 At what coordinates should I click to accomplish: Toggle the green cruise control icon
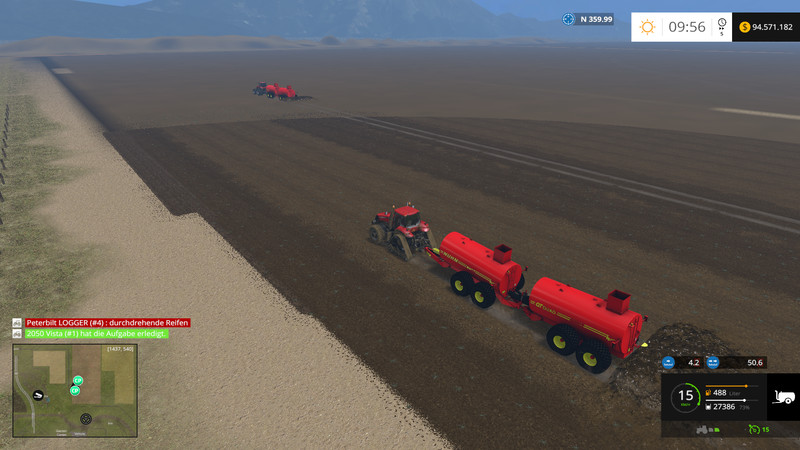[752, 429]
